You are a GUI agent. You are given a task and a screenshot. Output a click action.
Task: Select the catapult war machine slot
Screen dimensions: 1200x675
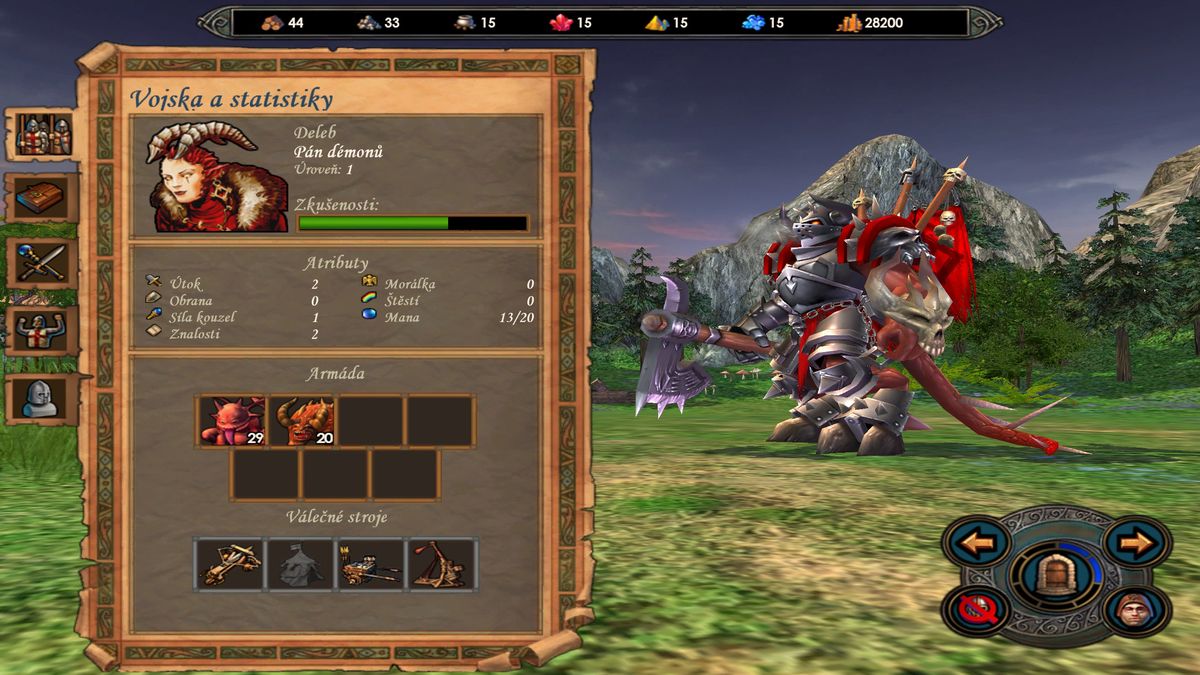(x=442, y=564)
